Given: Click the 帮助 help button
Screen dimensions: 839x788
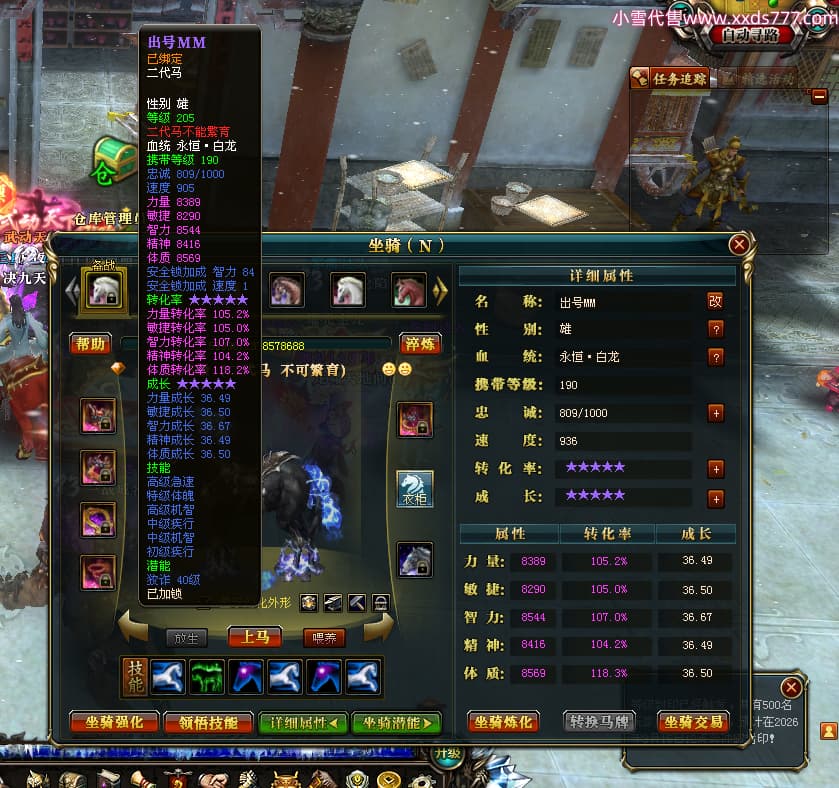Looking at the screenshot, I should click(89, 344).
